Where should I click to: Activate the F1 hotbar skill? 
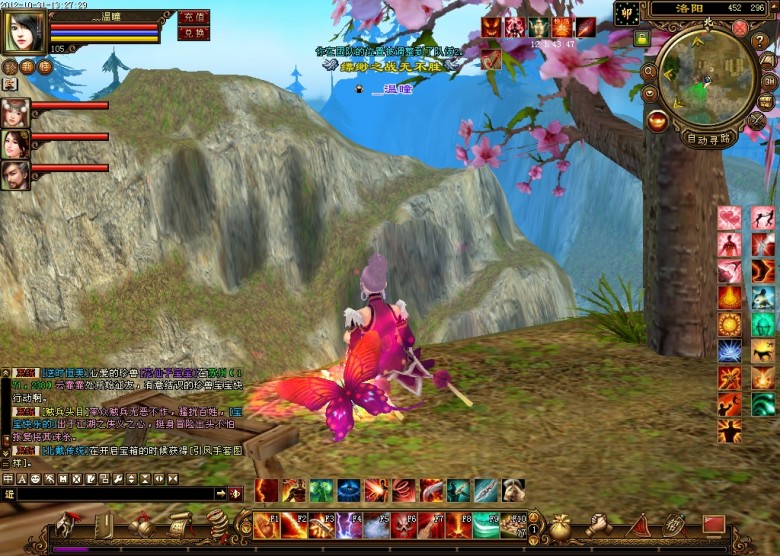point(267,525)
